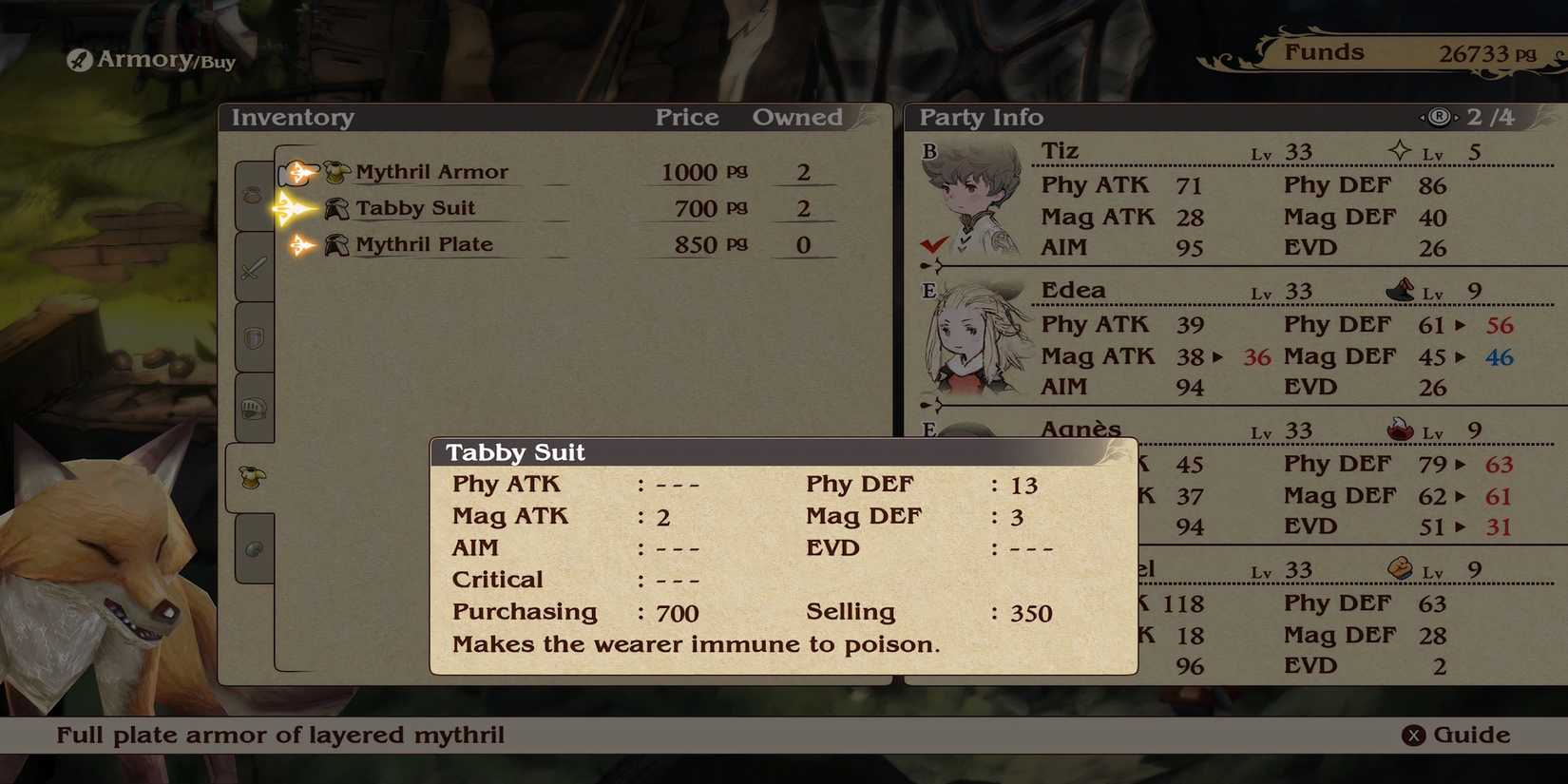Select Mythril Armor costing 1000 pg
This screenshot has height=784, width=1568.
432,171
